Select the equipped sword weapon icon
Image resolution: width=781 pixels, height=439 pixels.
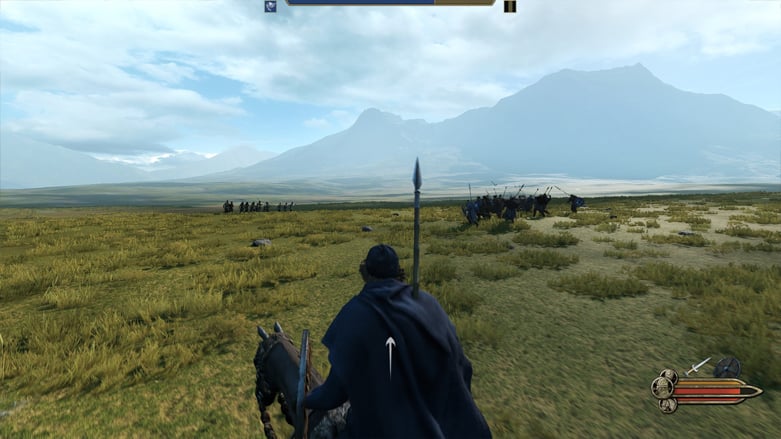click(x=699, y=366)
